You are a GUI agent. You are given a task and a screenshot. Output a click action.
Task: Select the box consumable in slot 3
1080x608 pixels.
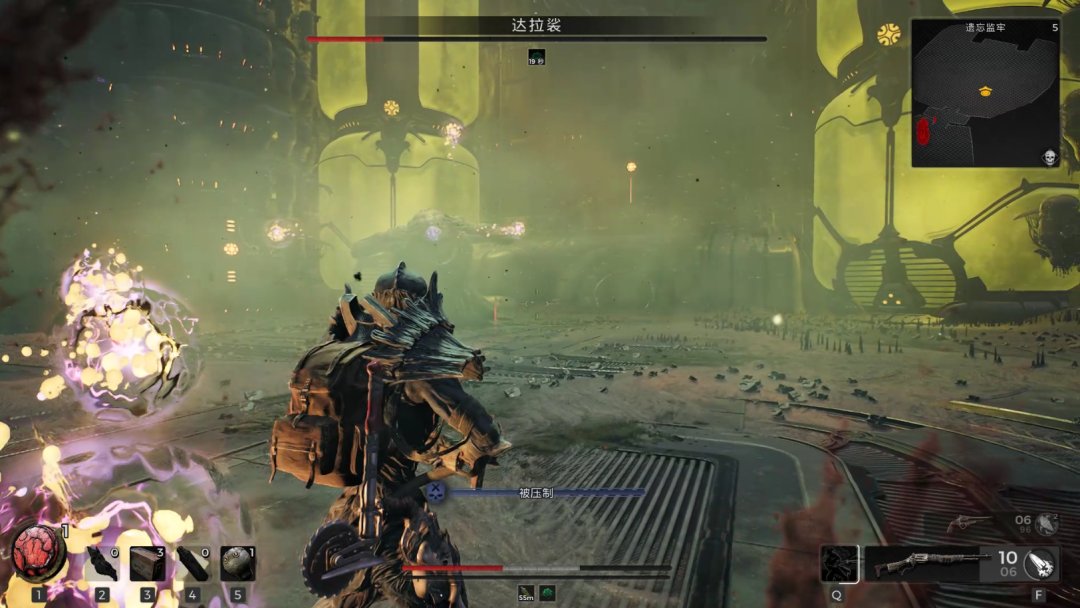147,564
